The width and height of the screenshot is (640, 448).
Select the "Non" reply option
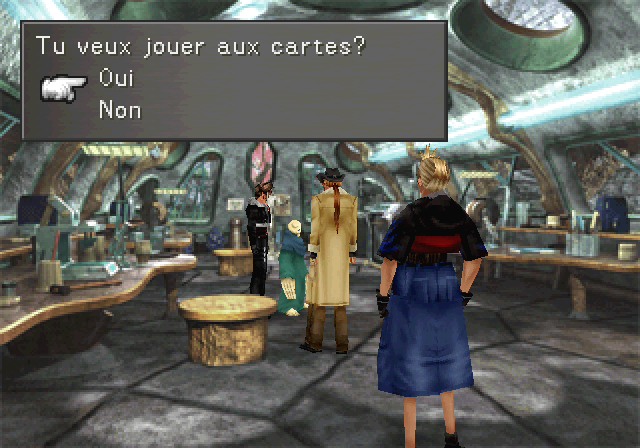point(119,110)
